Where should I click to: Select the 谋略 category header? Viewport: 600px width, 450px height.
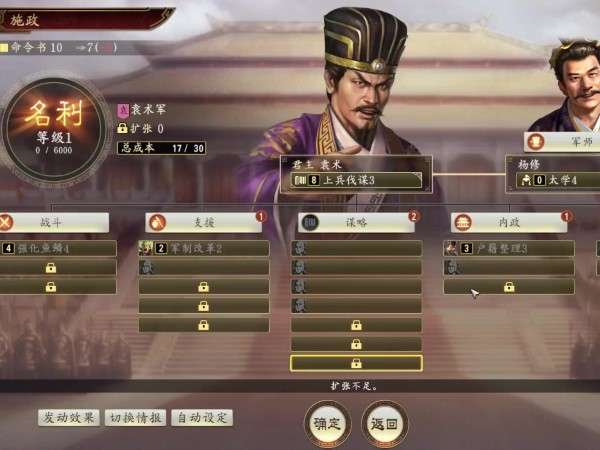357,223
